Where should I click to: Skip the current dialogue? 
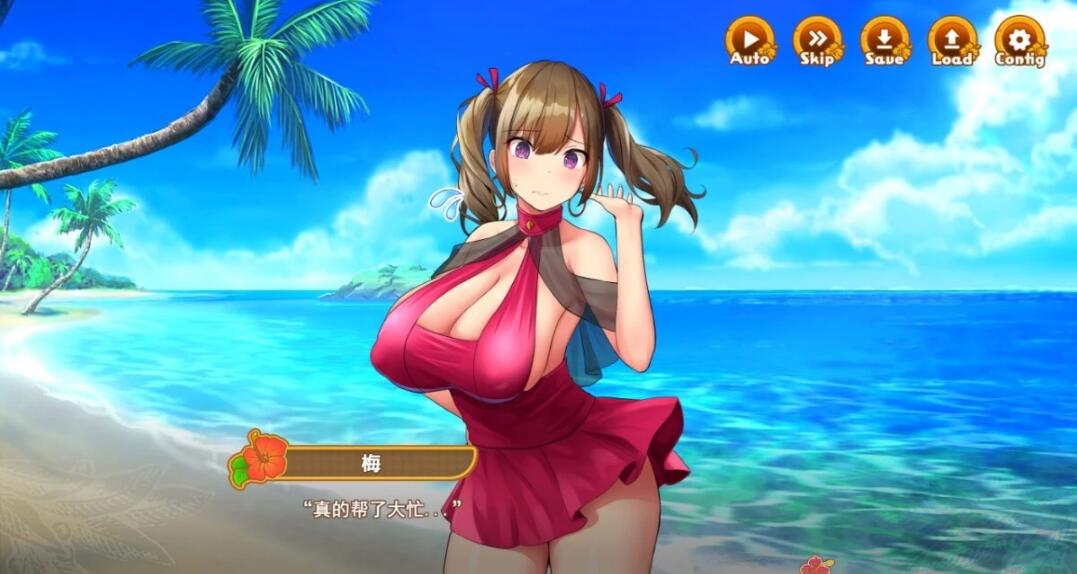[x=817, y=40]
